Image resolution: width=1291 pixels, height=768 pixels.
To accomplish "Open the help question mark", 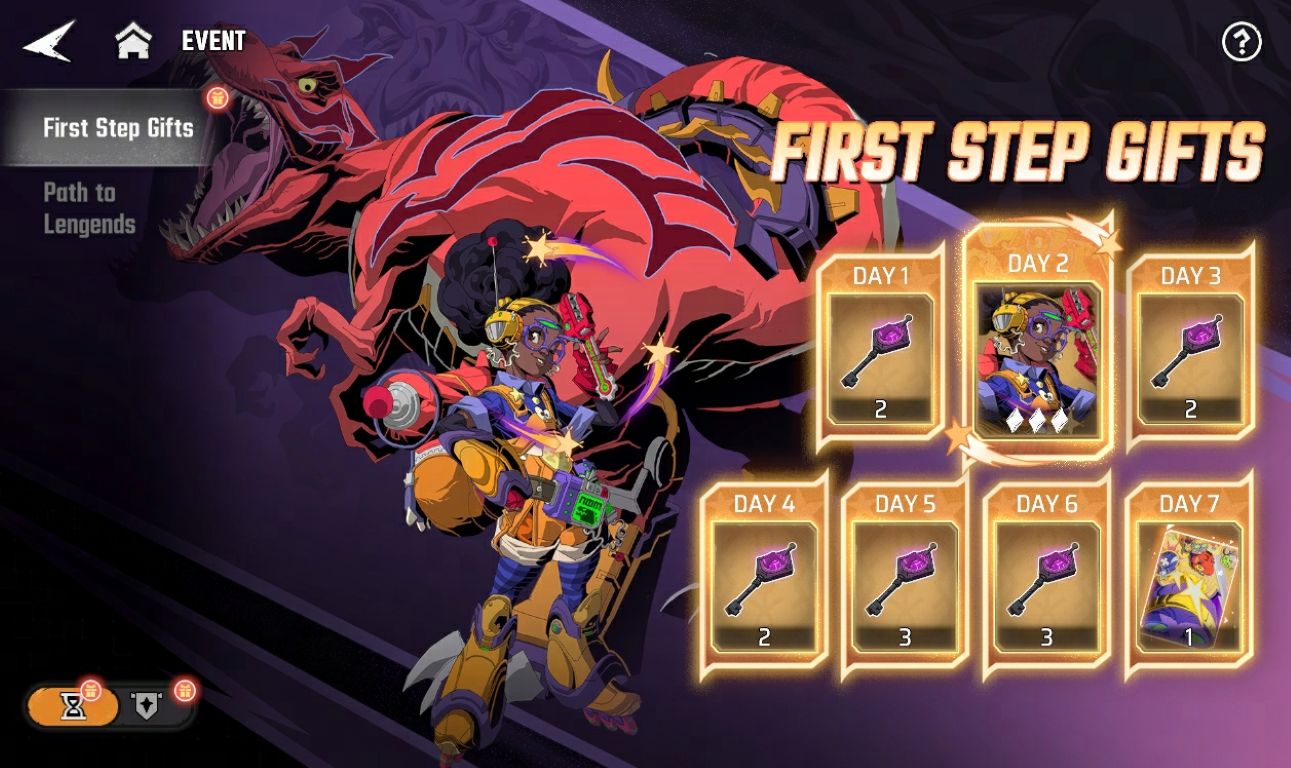I will coord(1241,42).
